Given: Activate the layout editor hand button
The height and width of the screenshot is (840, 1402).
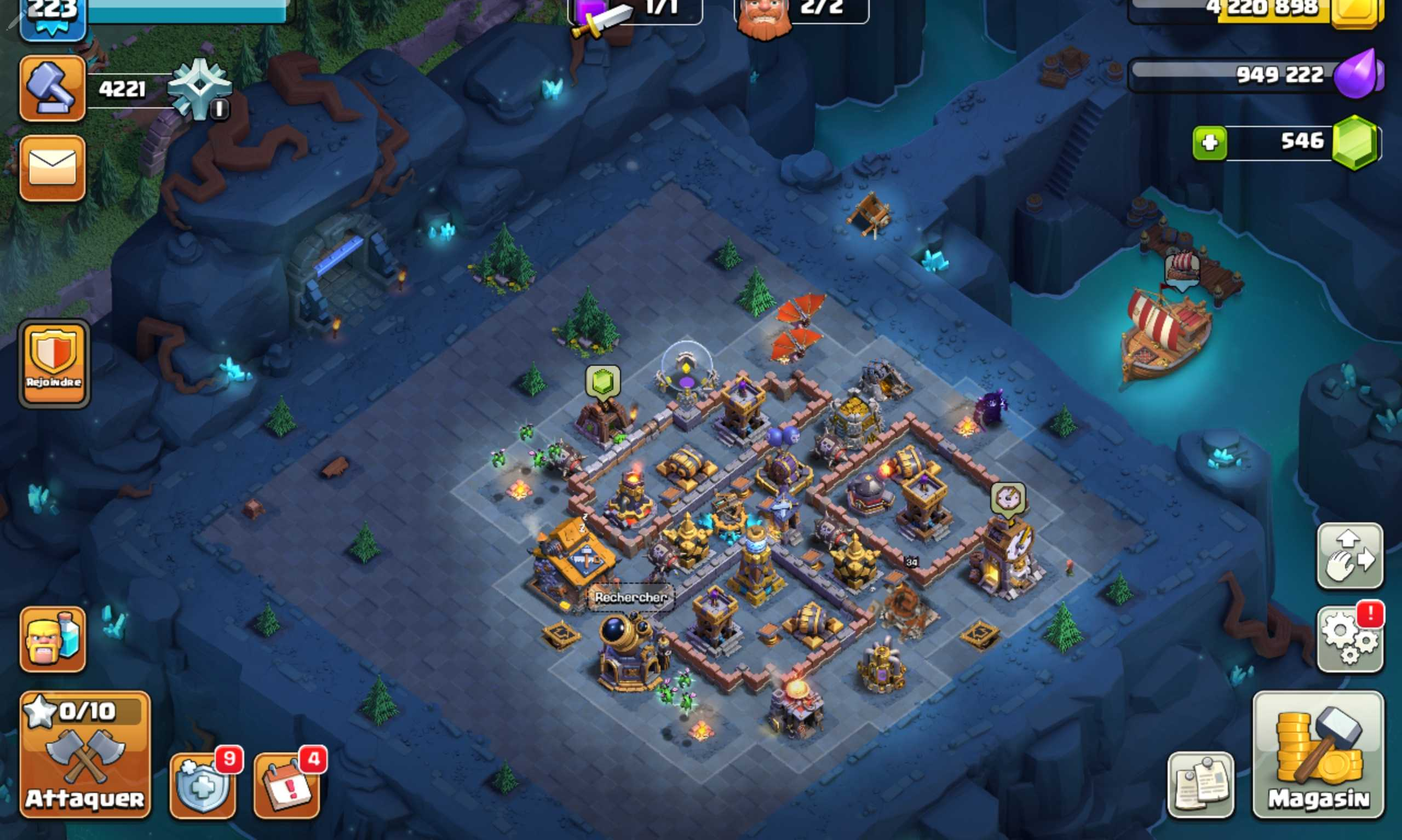Looking at the screenshot, I should pos(1350,556).
